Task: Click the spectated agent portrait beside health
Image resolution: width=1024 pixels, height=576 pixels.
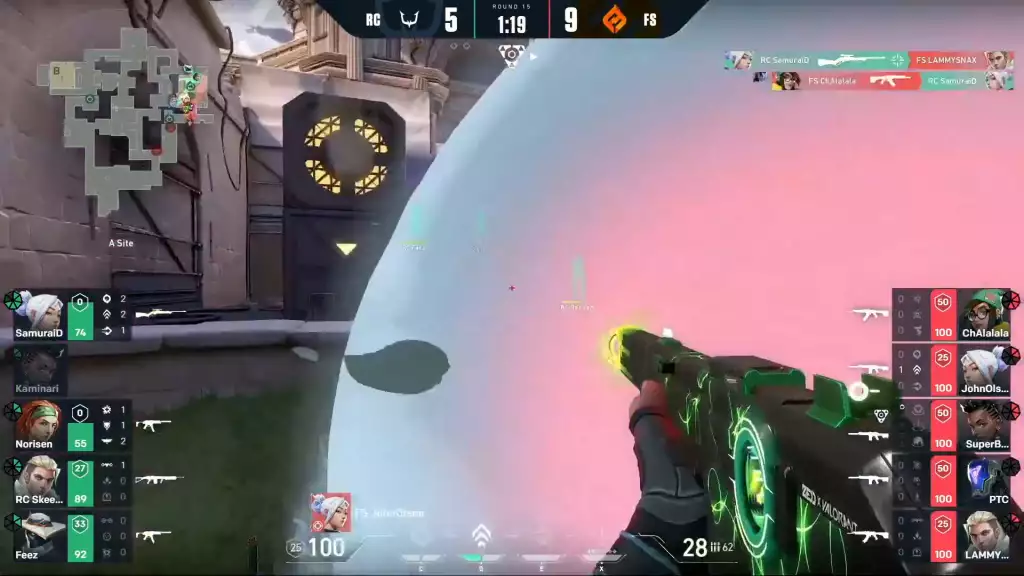Action: [x=331, y=513]
